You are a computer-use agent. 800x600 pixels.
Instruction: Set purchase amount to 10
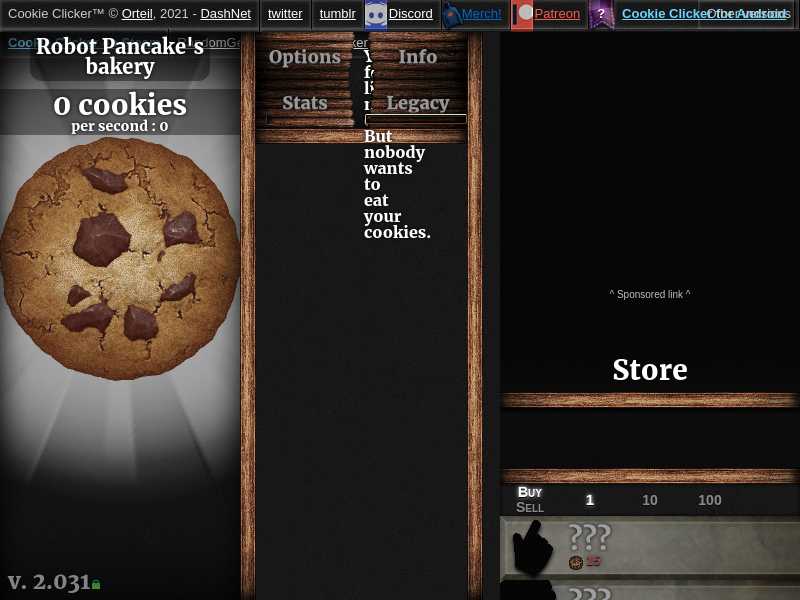pyautogui.click(x=650, y=500)
